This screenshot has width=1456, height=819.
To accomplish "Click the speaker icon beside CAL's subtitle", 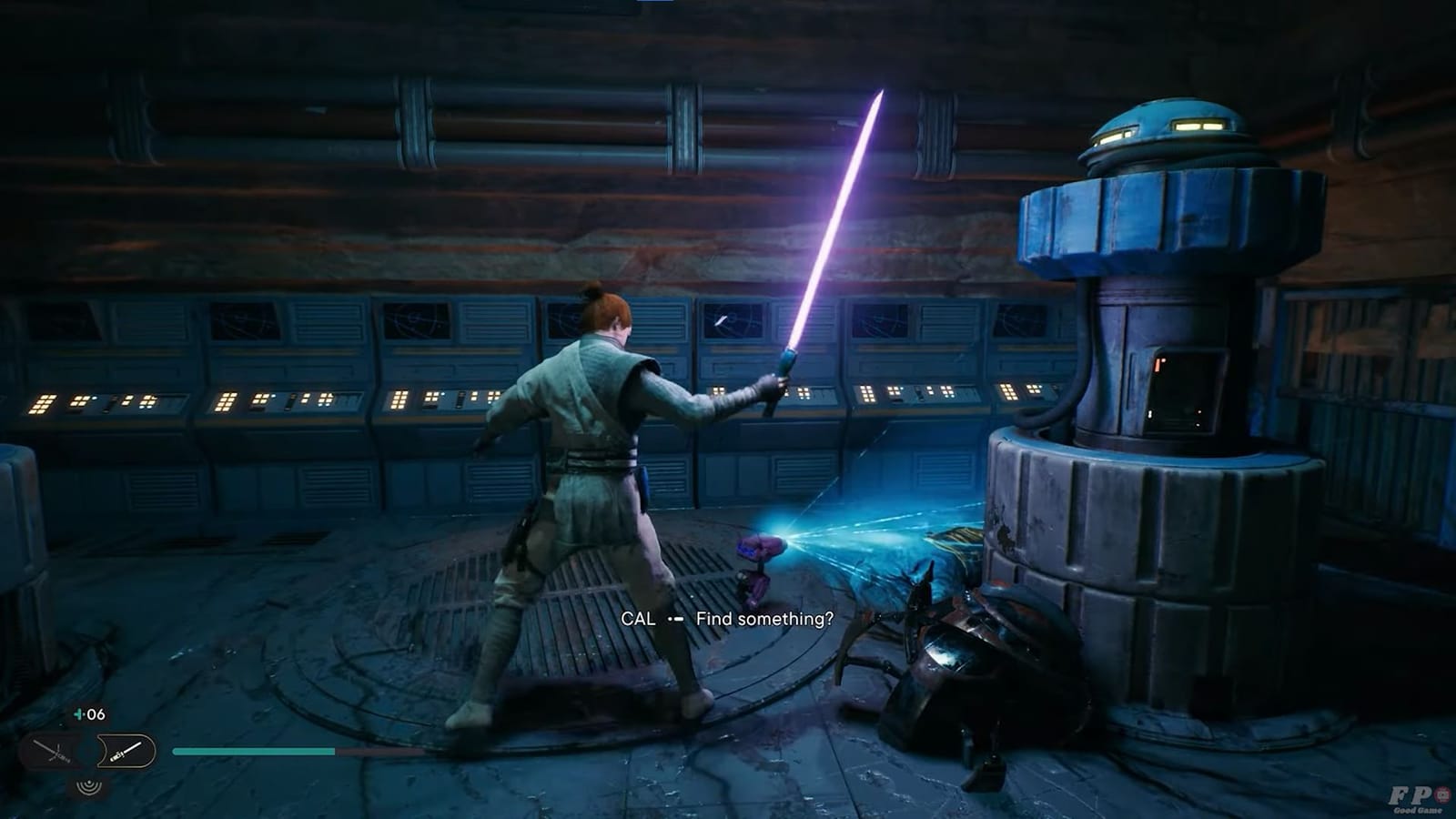I will tap(673, 619).
